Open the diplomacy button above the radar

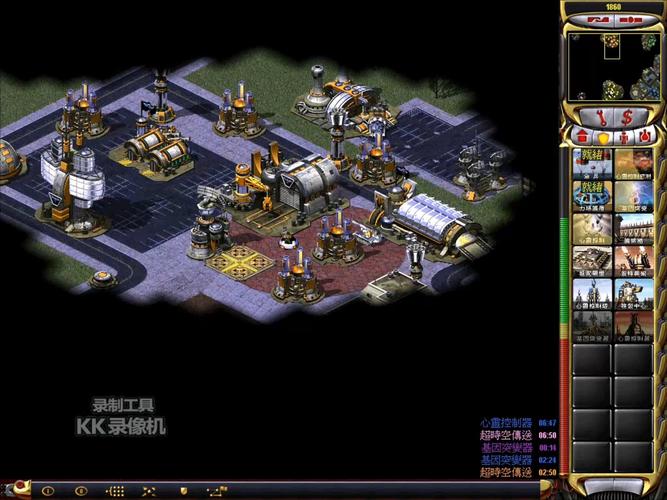(599, 19)
